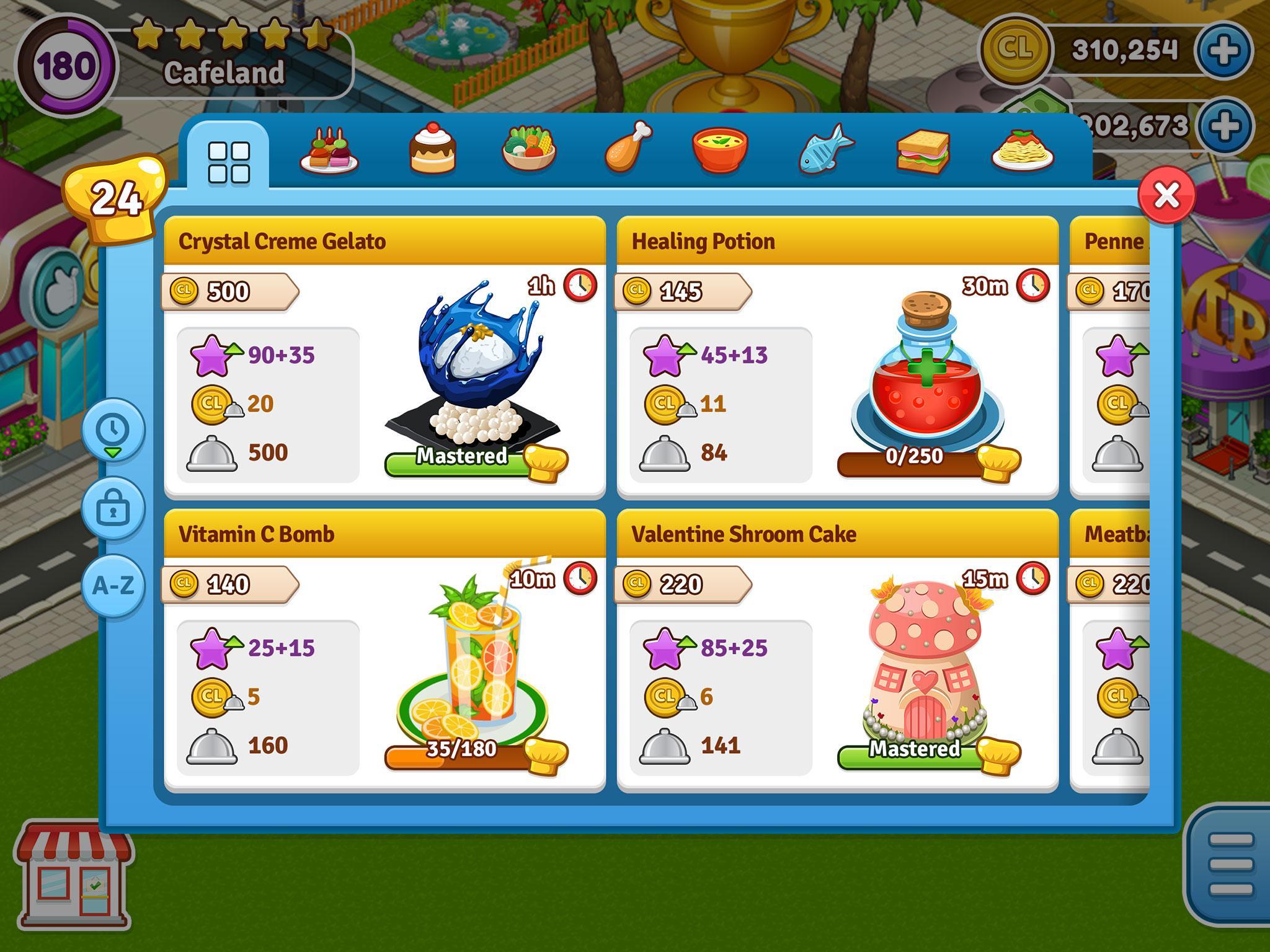Sort recipes by cooking time
The height and width of the screenshot is (952, 1270).
click(113, 430)
